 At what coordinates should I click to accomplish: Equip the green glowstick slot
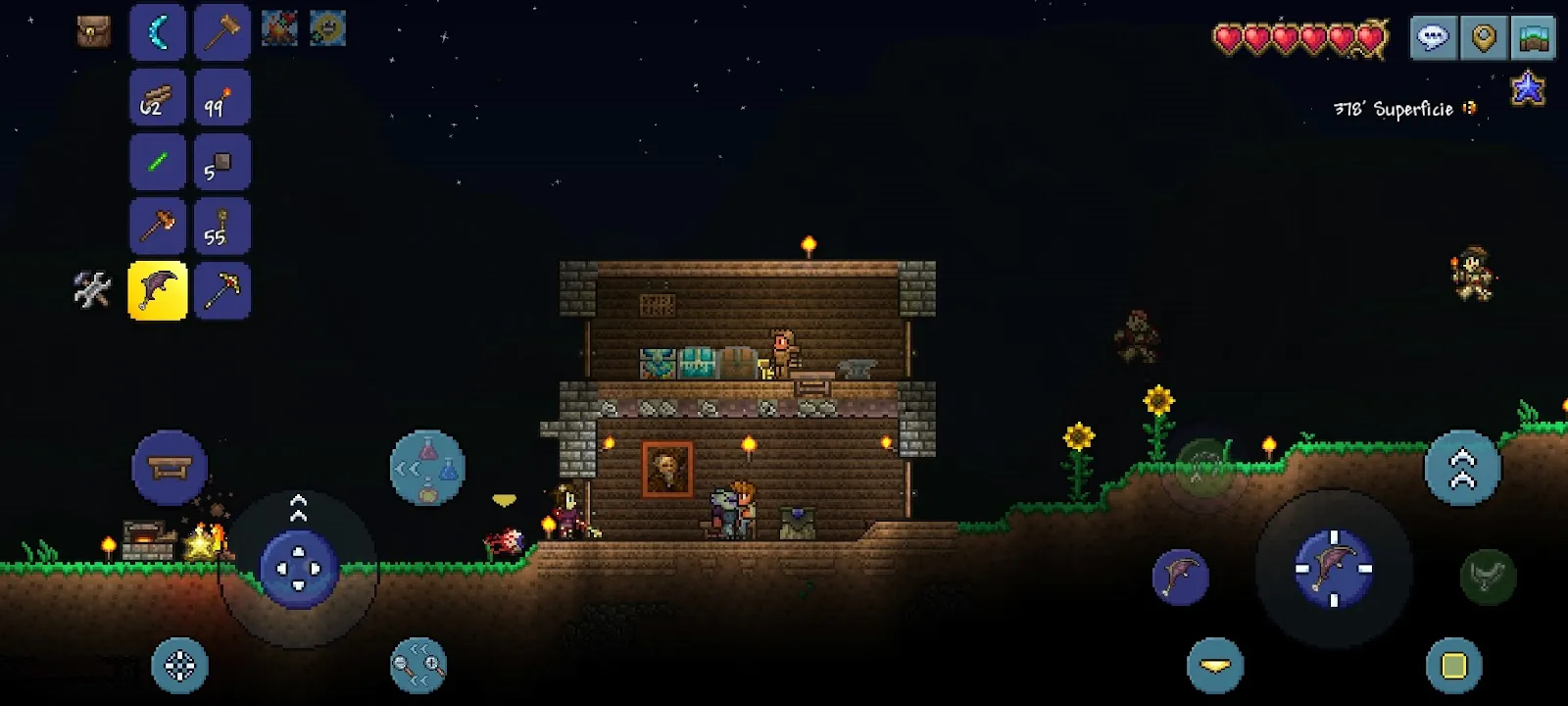point(158,163)
